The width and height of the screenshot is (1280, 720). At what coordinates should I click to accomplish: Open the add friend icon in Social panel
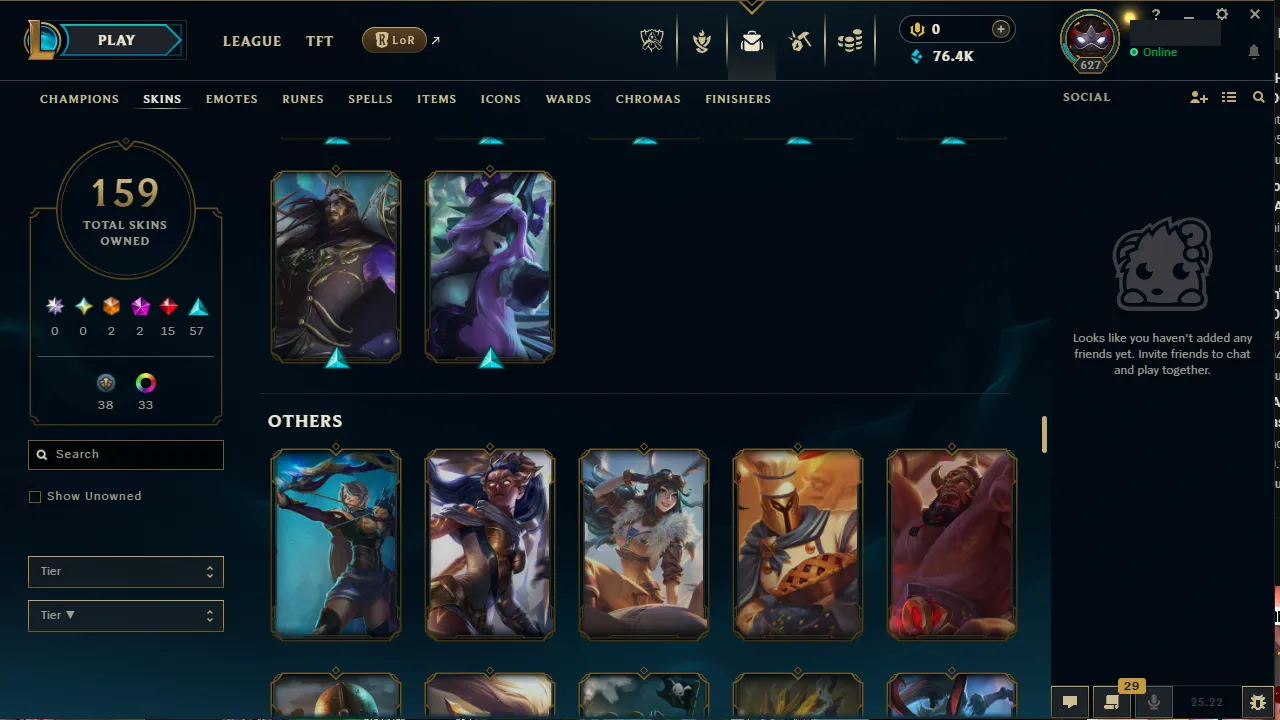[1198, 97]
